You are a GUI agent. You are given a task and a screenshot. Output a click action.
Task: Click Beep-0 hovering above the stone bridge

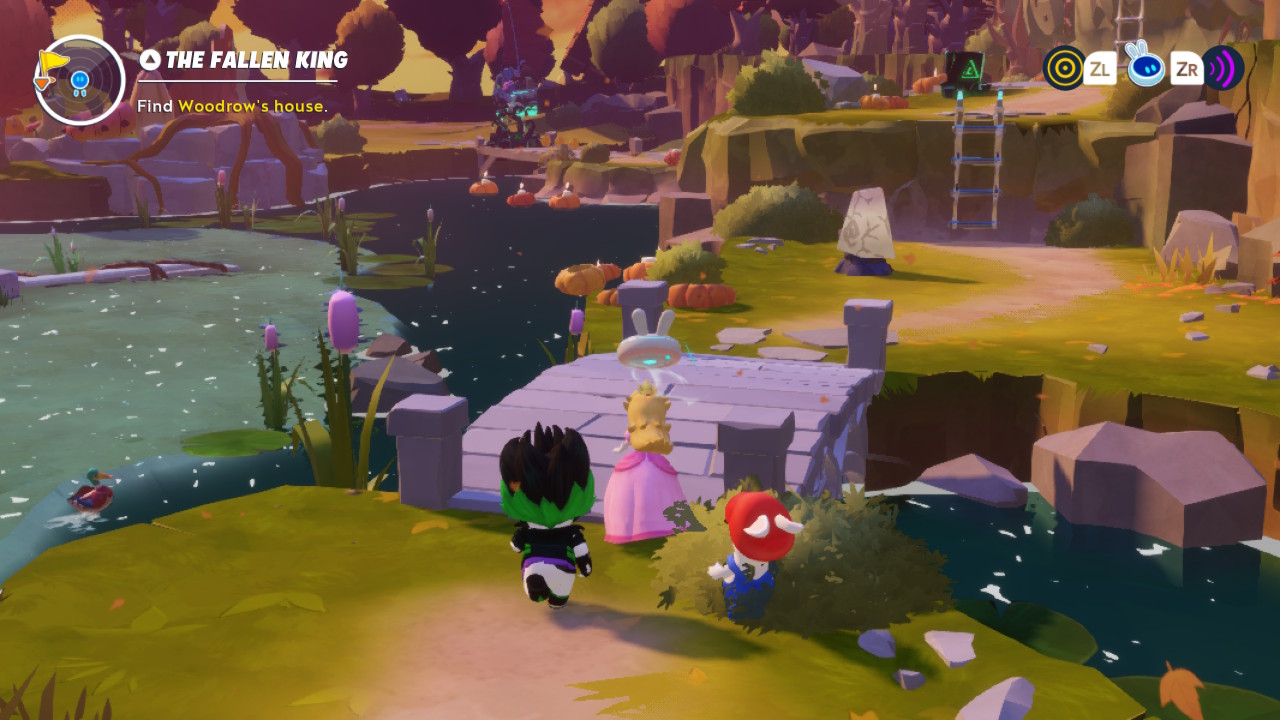(651, 353)
